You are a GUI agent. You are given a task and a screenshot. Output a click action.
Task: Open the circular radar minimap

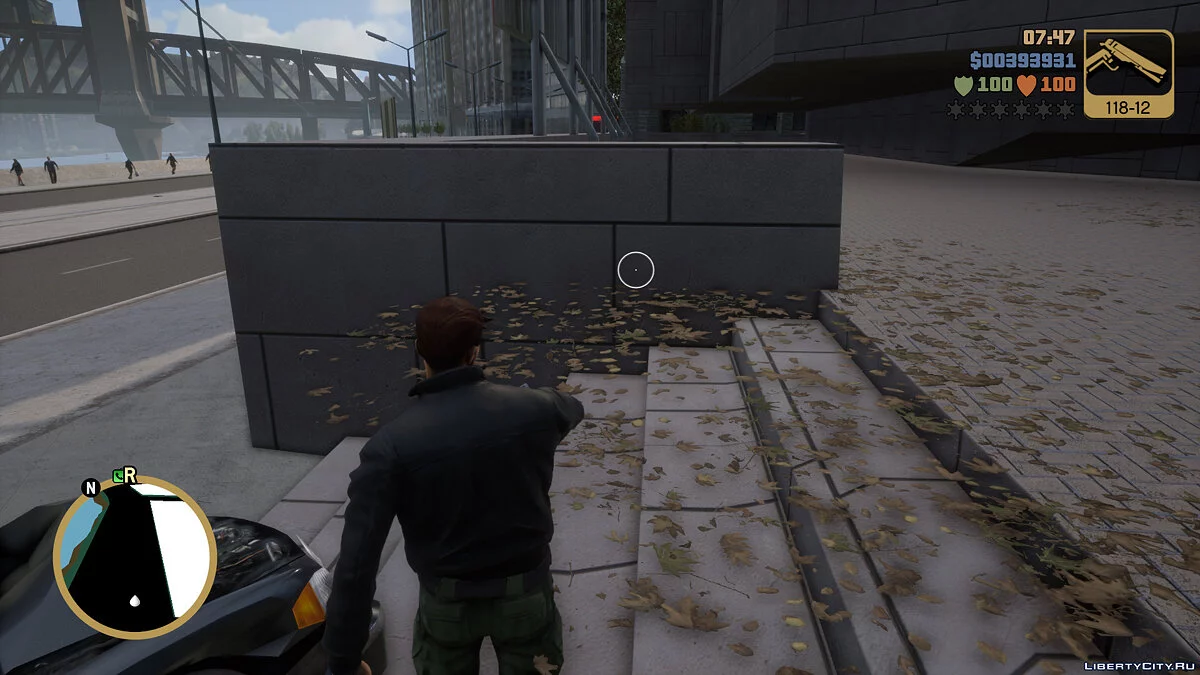pyautogui.click(x=135, y=558)
